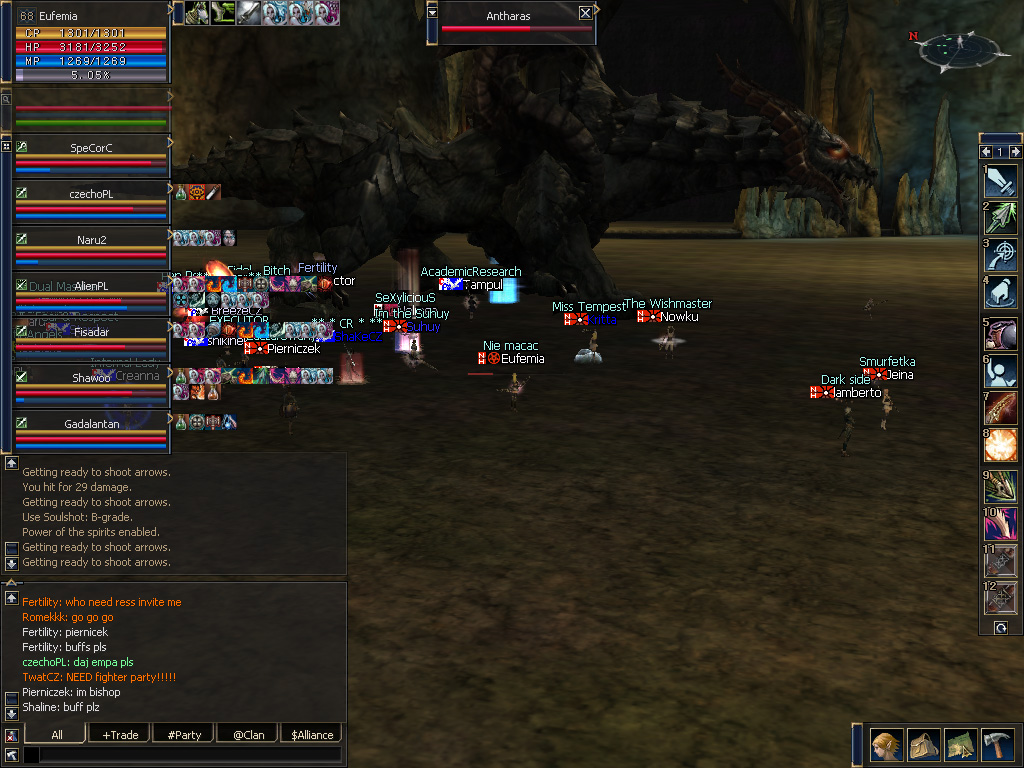
Task: Switch to the +Trade chat tab
Action: point(120,734)
